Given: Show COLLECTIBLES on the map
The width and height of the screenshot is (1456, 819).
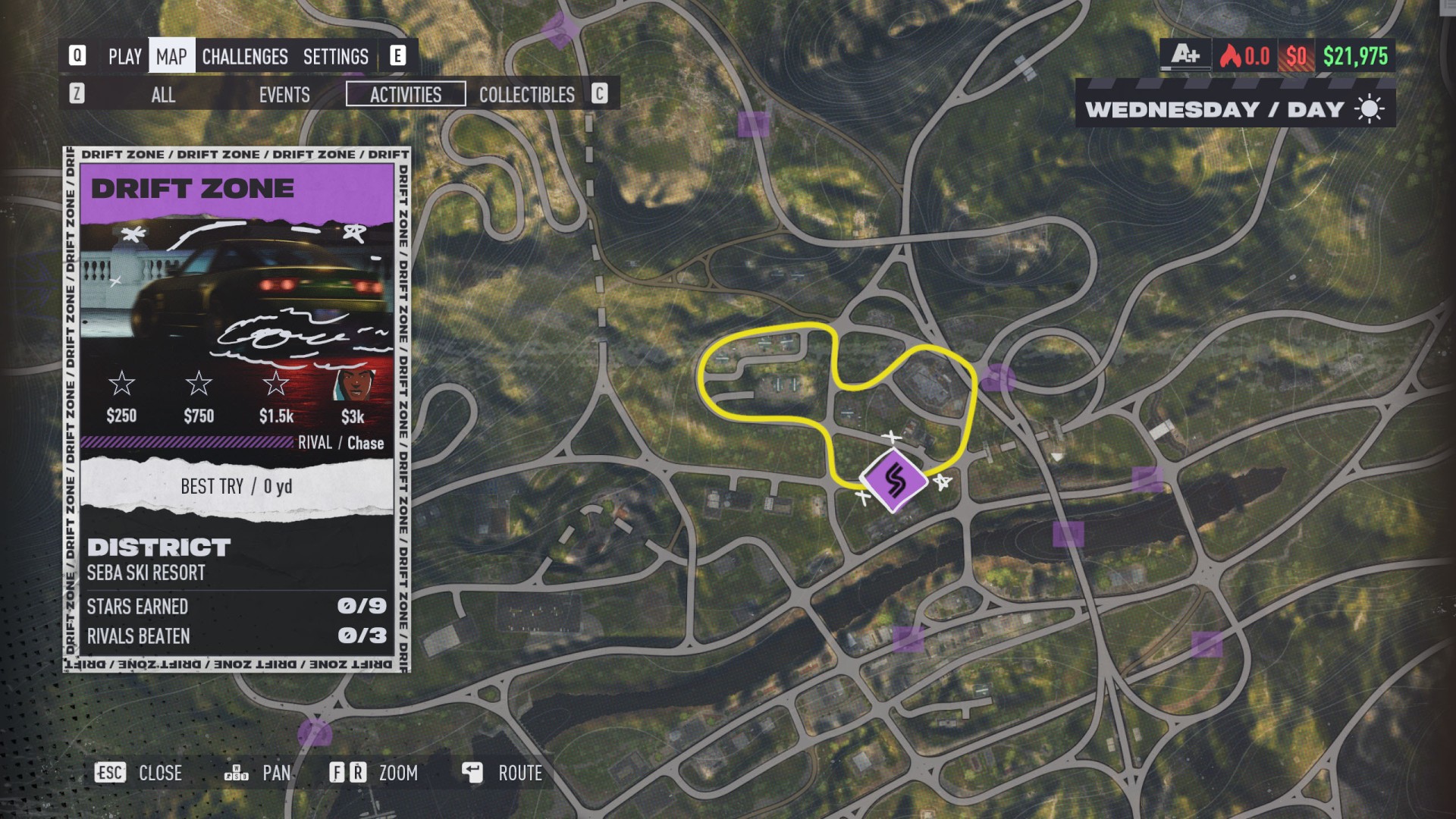Looking at the screenshot, I should click(x=526, y=95).
